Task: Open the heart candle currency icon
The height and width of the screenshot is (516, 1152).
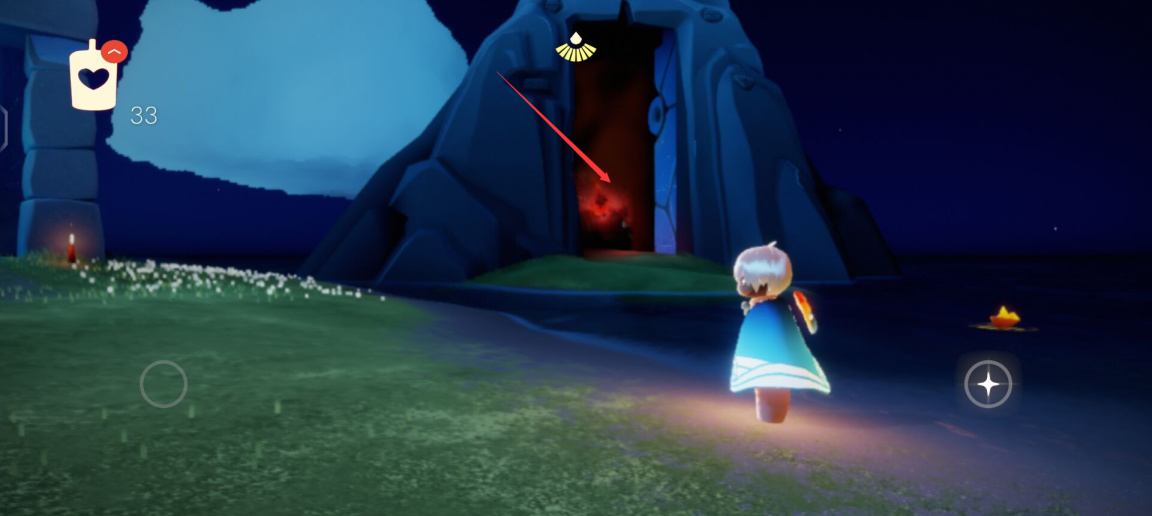Action: point(93,78)
